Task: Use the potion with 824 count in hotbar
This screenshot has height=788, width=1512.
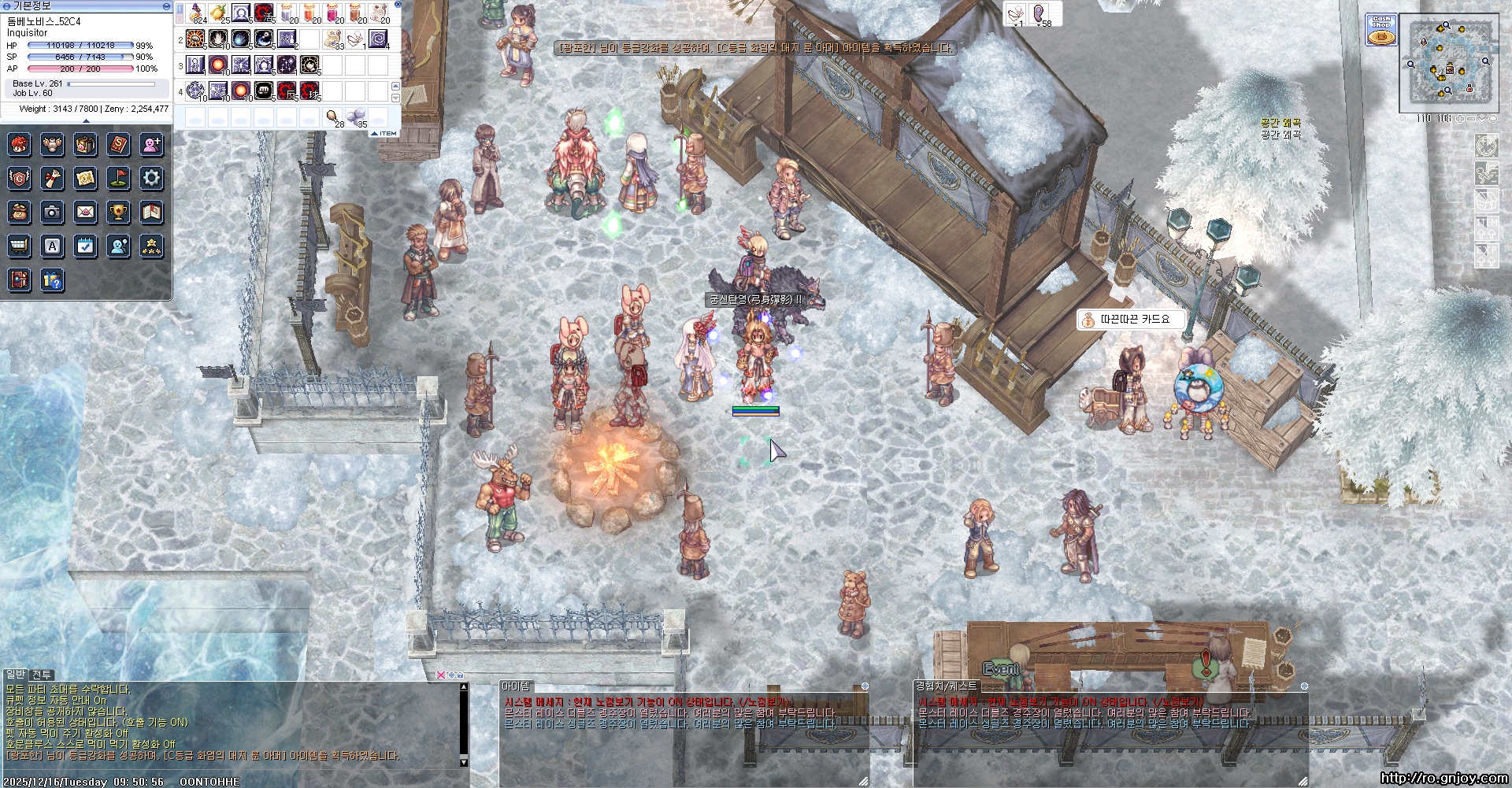Action: coord(196,13)
